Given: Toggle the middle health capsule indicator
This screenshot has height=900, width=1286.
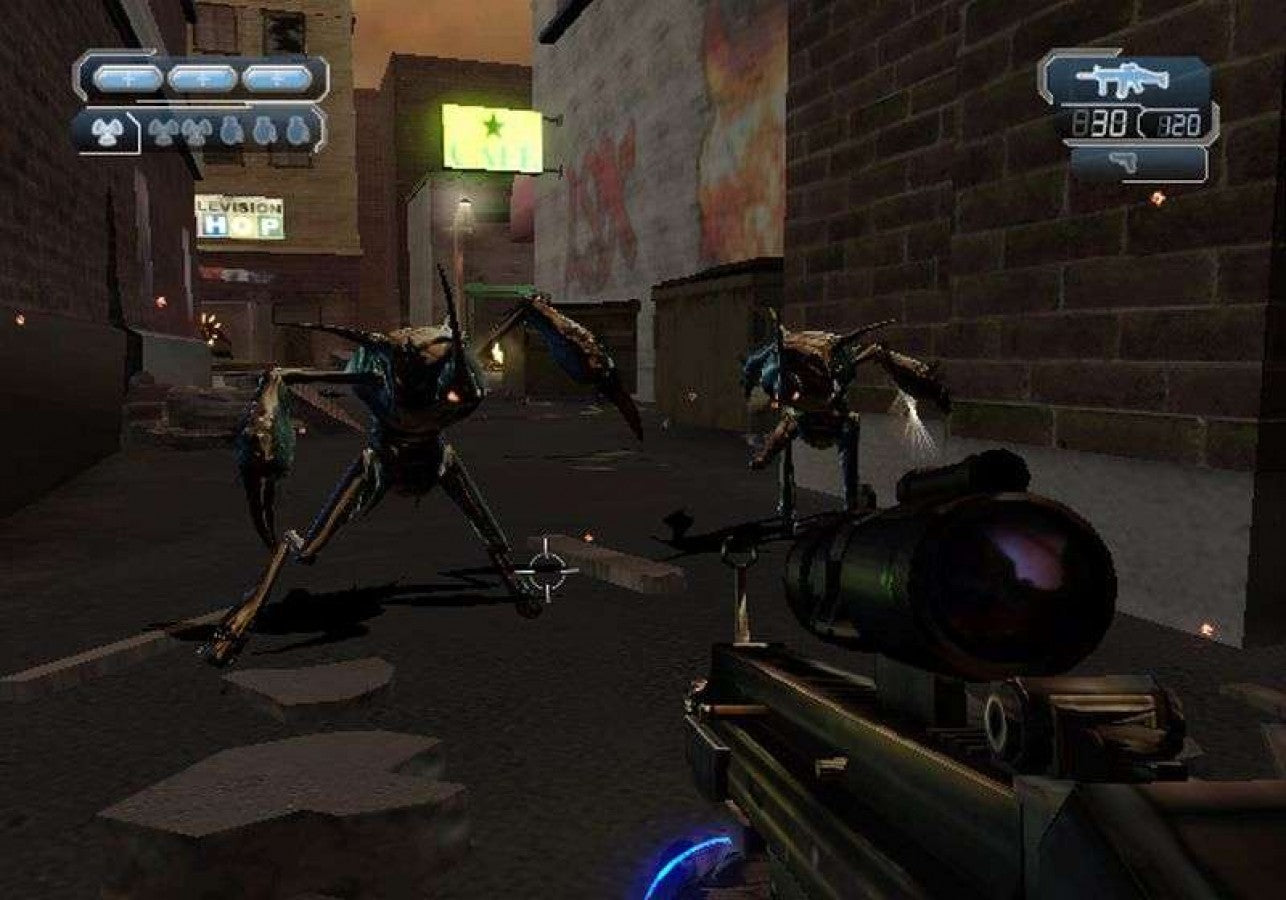Looking at the screenshot, I should tap(200, 78).
